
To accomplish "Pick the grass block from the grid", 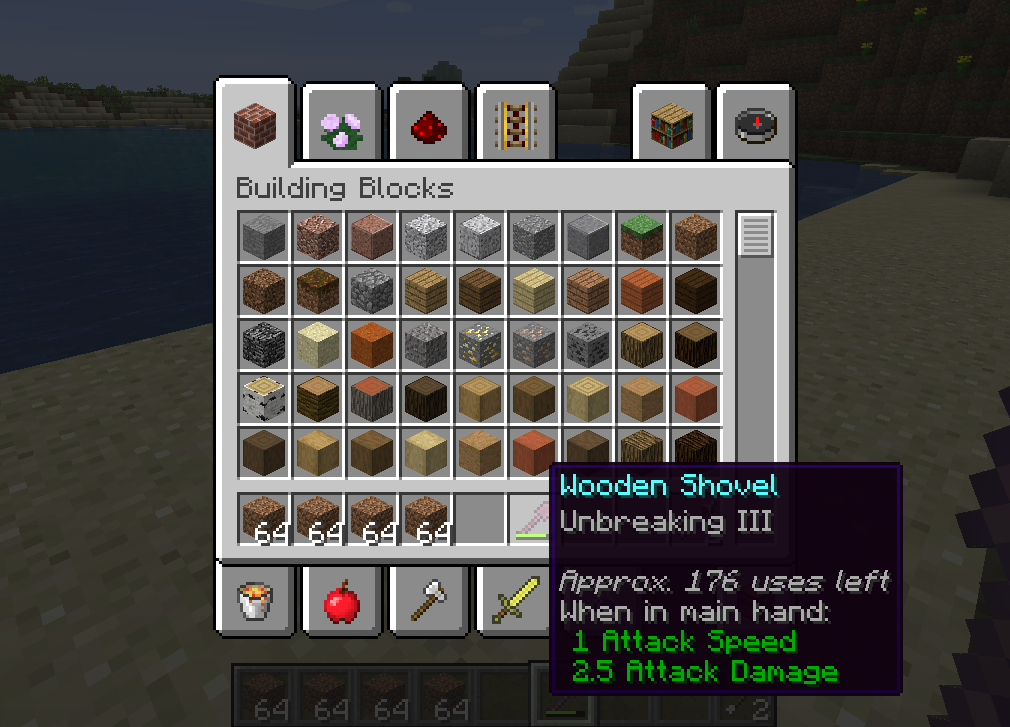I will (643, 236).
